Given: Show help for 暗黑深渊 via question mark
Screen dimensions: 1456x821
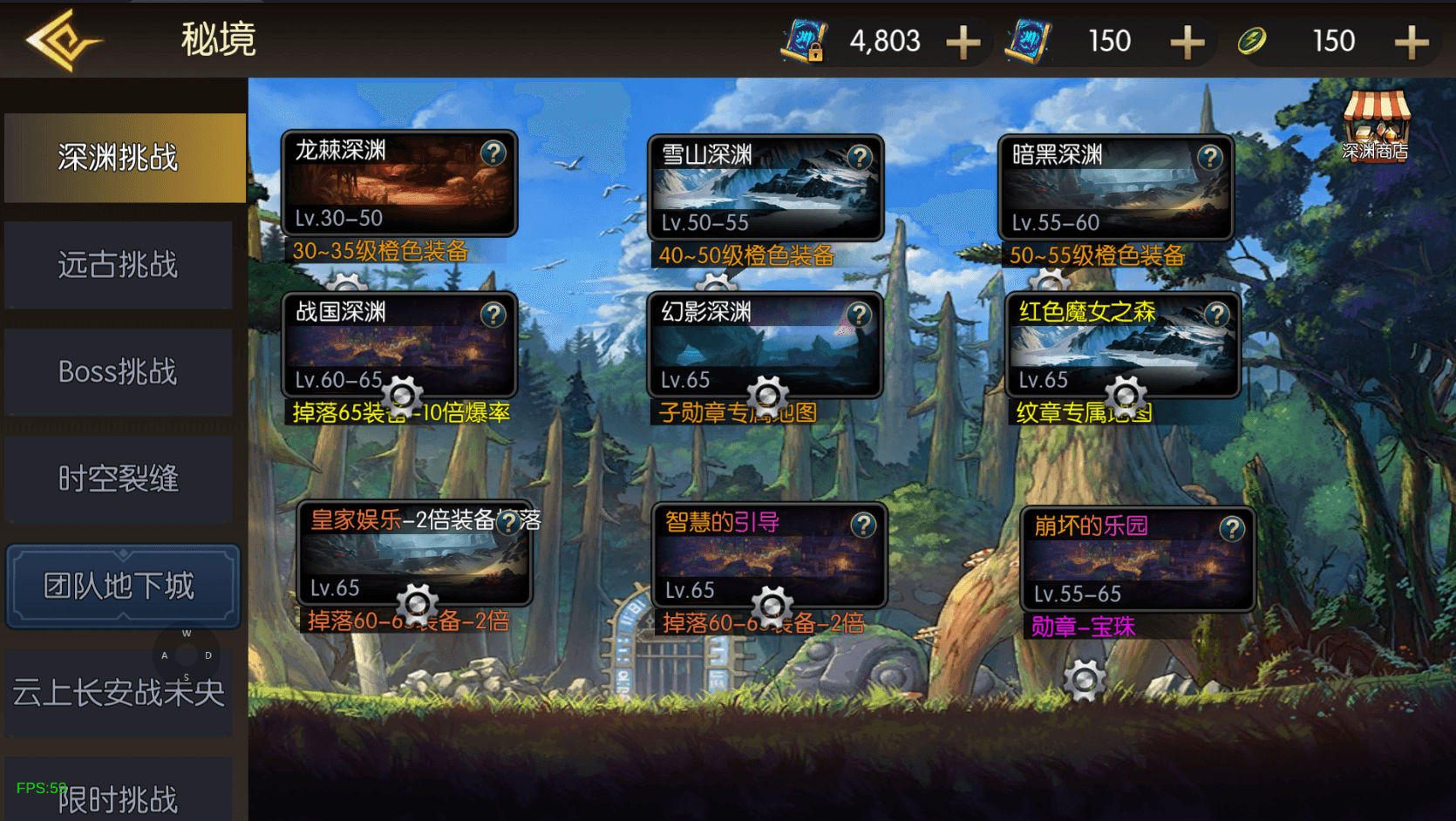Looking at the screenshot, I should pyautogui.click(x=1209, y=158).
